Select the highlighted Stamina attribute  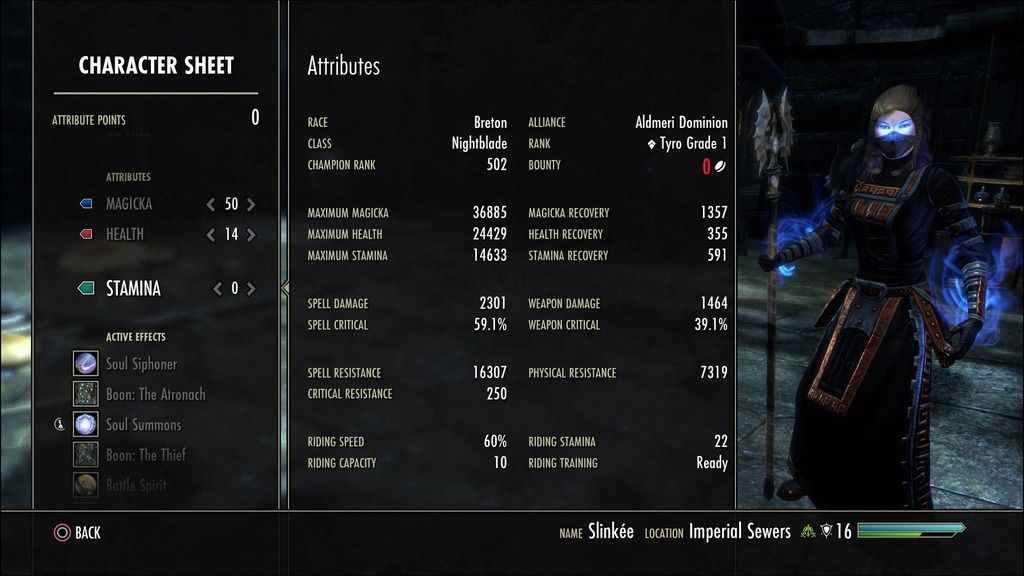[x=133, y=289]
